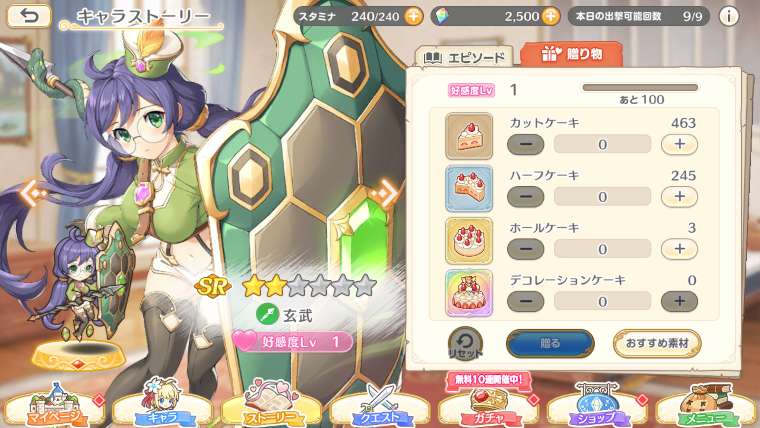Increase ハーフケーキ quantity with plus
Screen dimensions: 760x428
pos(679,197)
